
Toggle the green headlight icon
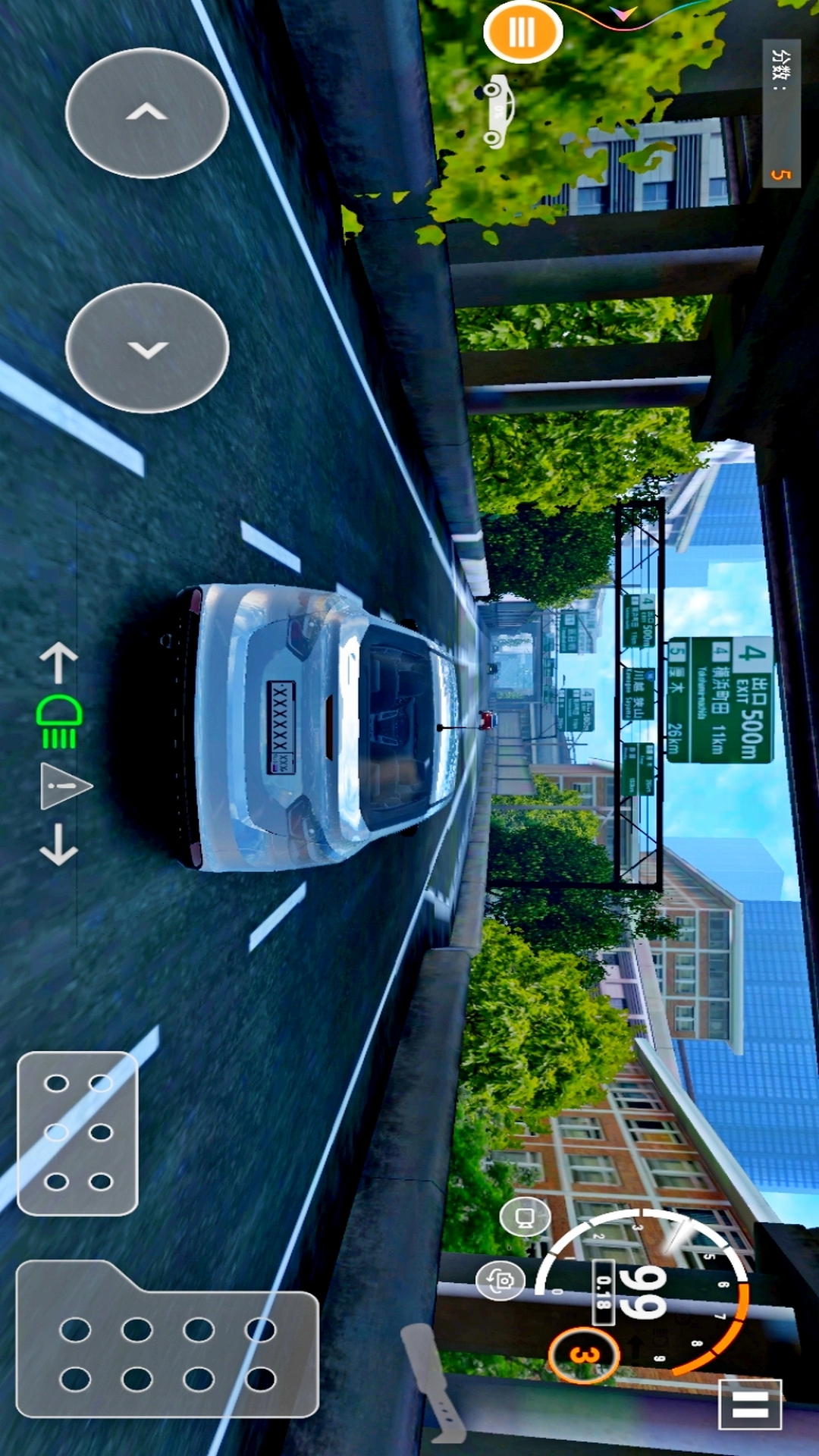click(x=60, y=721)
